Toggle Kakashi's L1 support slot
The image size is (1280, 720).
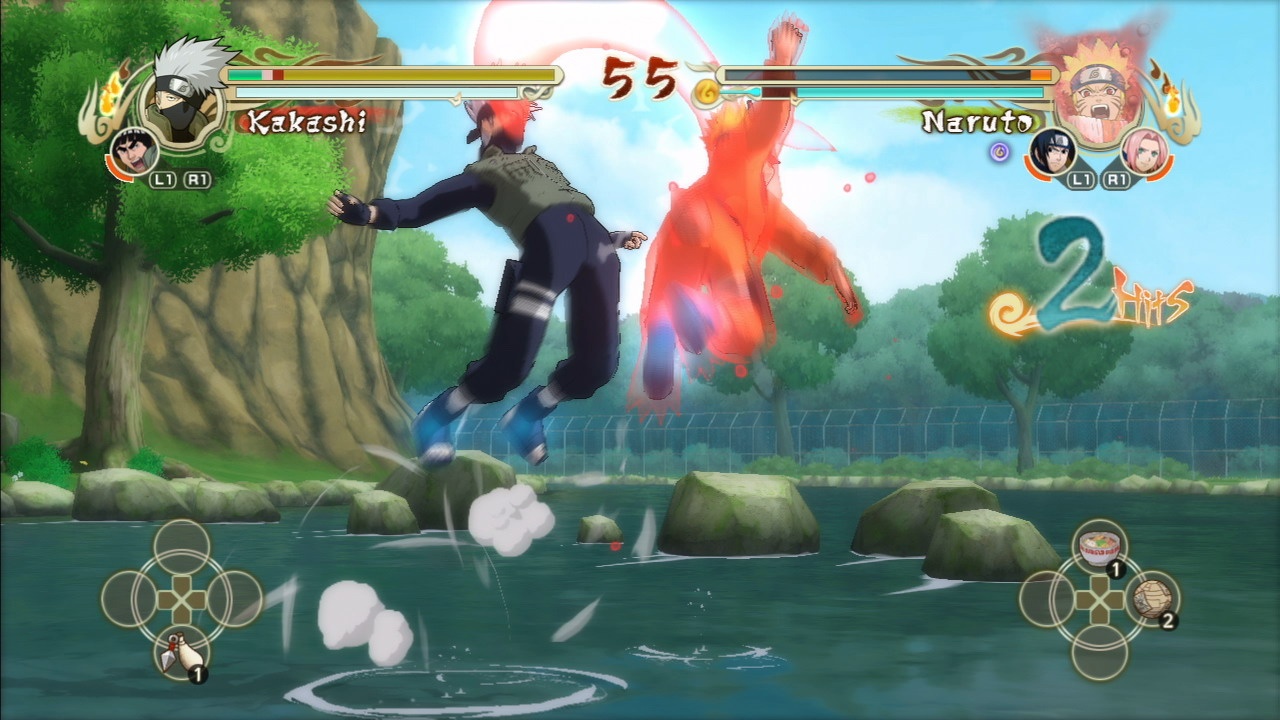tap(163, 179)
